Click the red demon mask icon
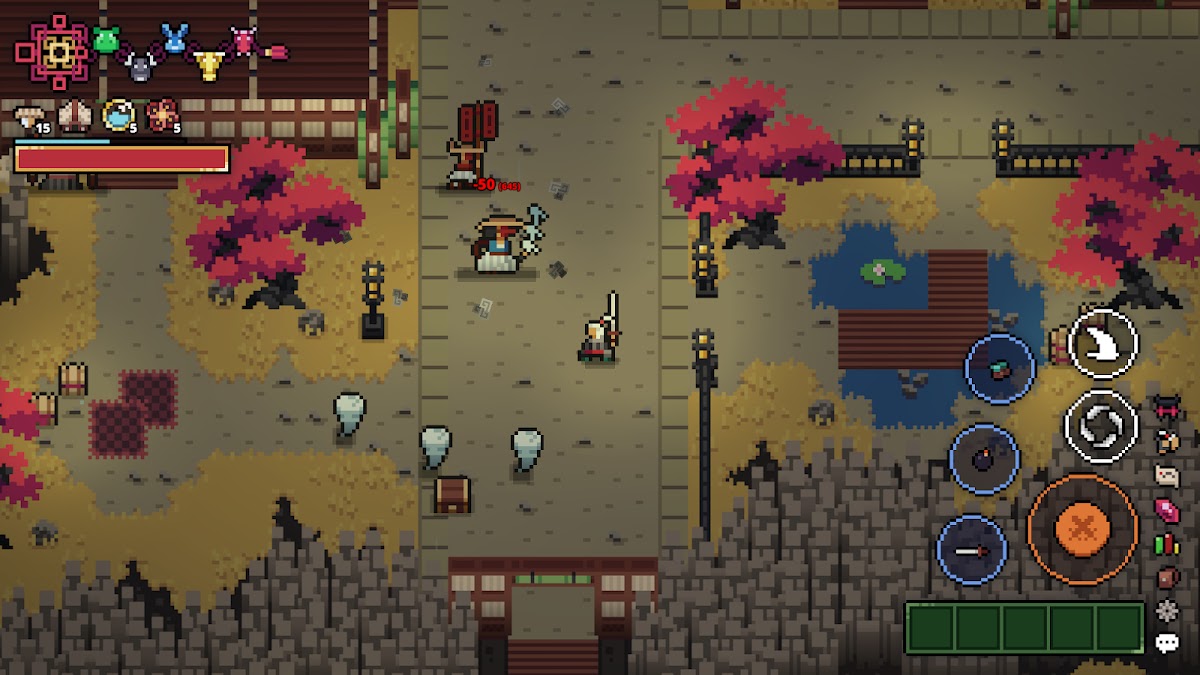Image resolution: width=1200 pixels, height=675 pixels. 1167,406
